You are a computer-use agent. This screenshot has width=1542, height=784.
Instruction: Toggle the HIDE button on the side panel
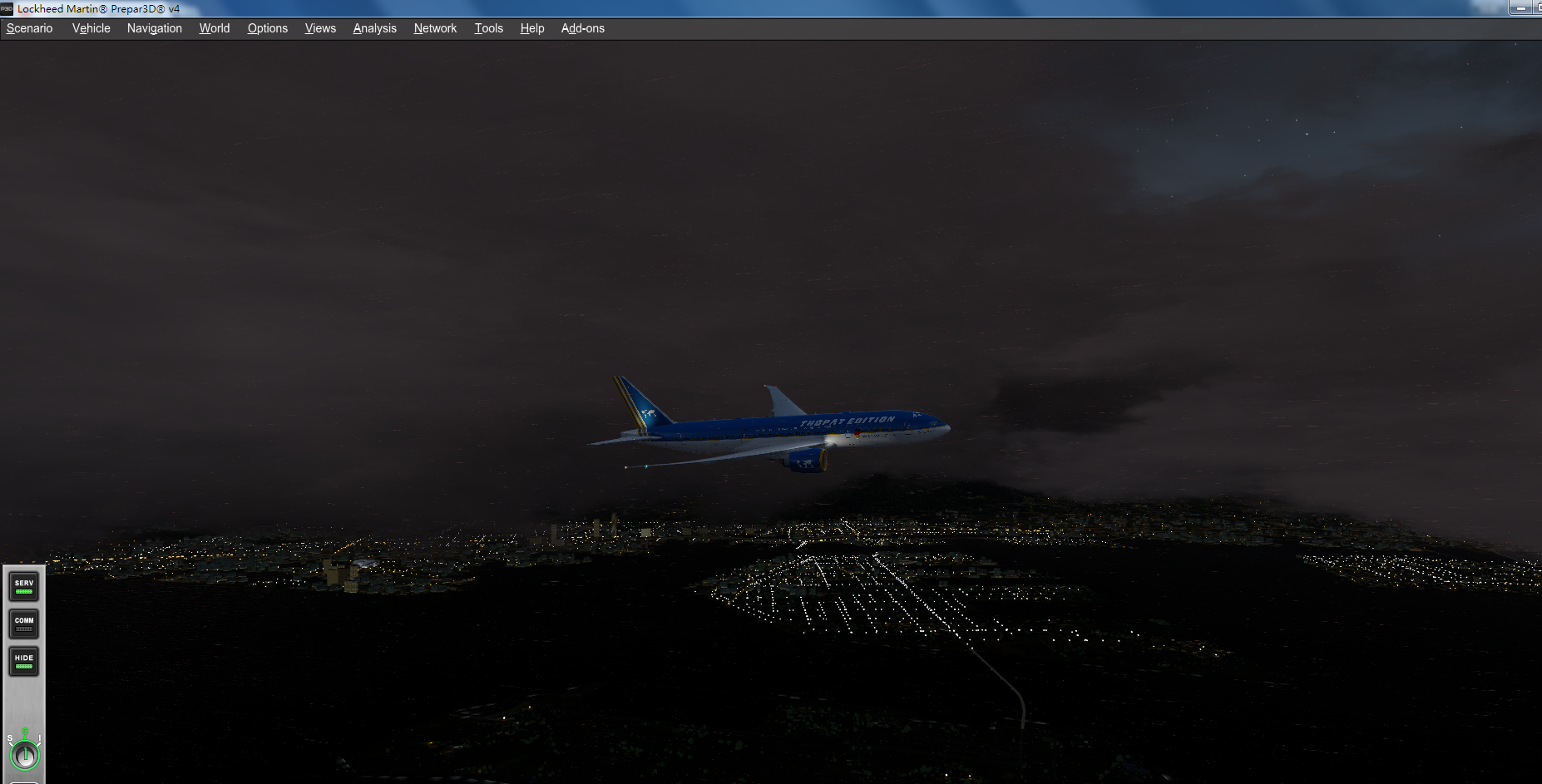pyautogui.click(x=22, y=661)
